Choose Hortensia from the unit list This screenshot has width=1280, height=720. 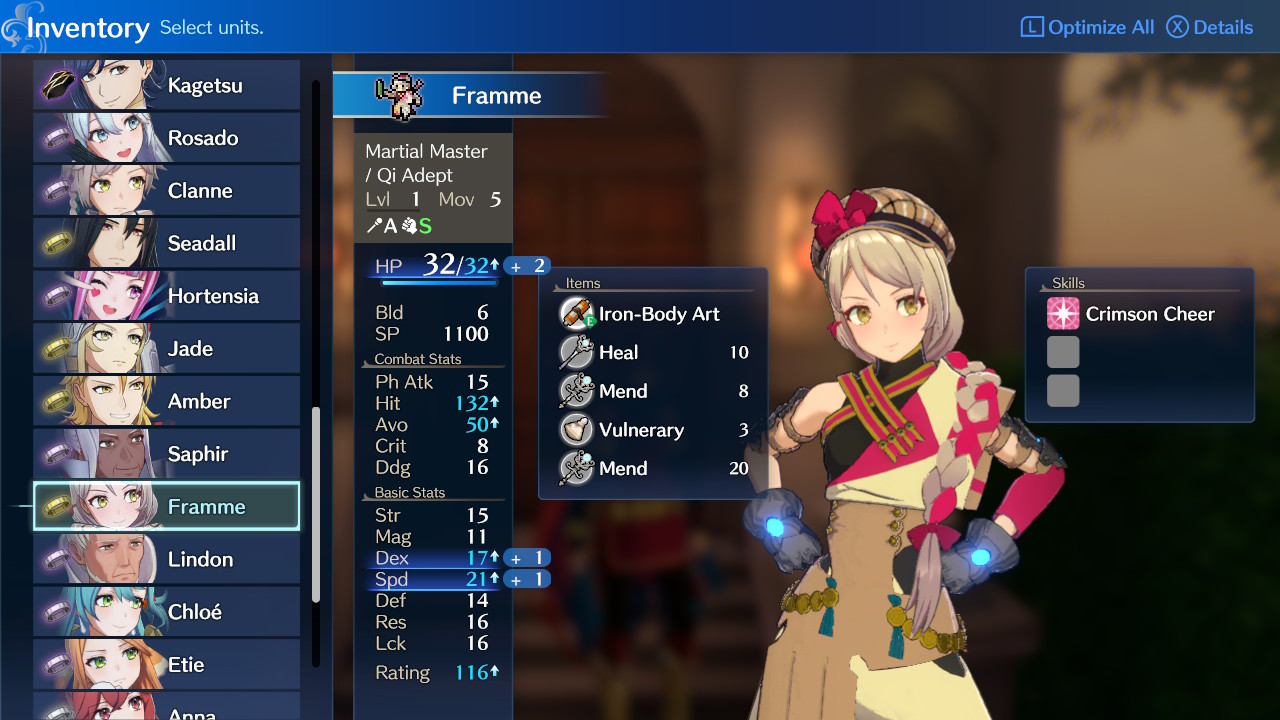point(167,296)
